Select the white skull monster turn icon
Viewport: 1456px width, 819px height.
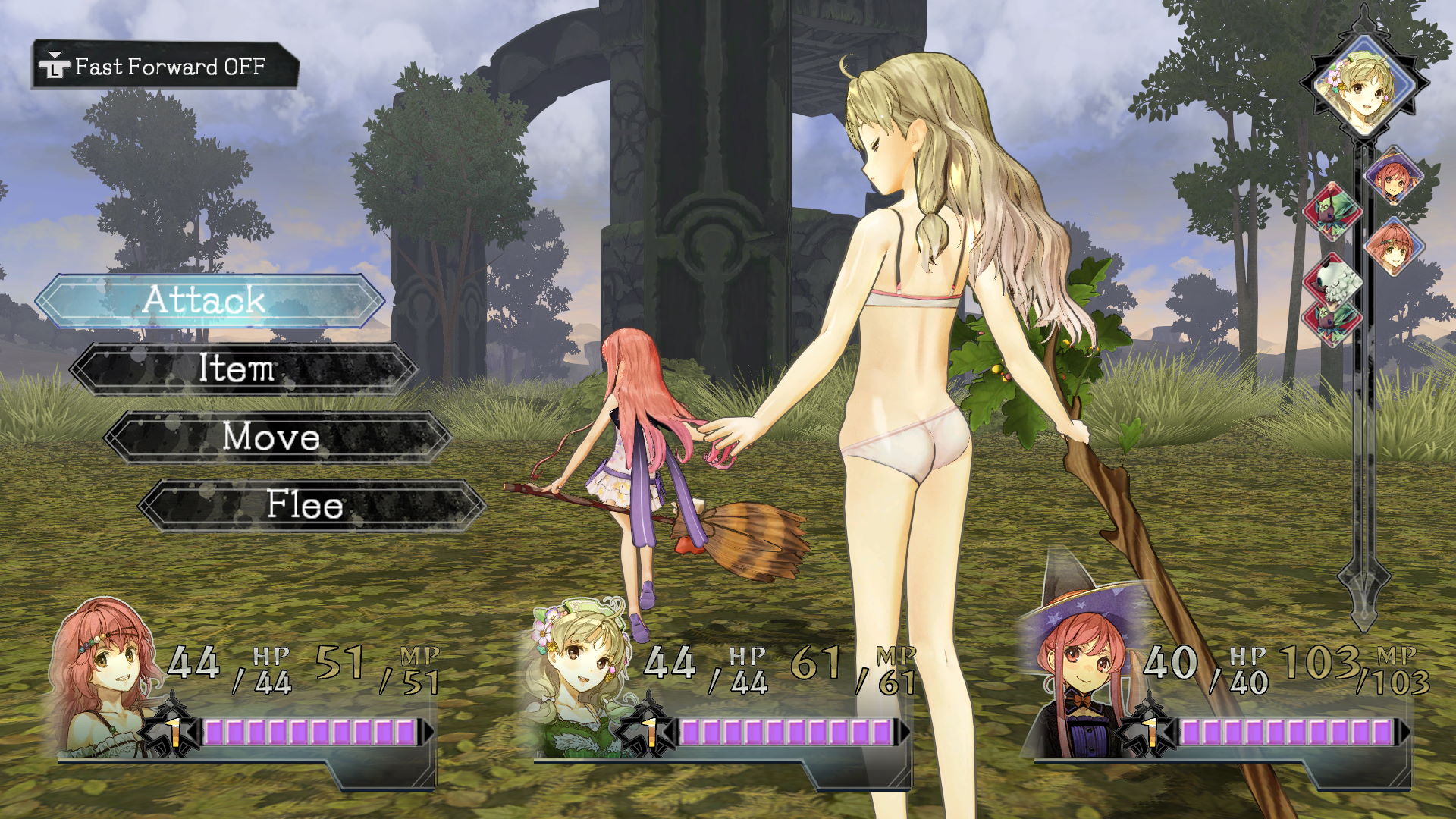point(1332,279)
